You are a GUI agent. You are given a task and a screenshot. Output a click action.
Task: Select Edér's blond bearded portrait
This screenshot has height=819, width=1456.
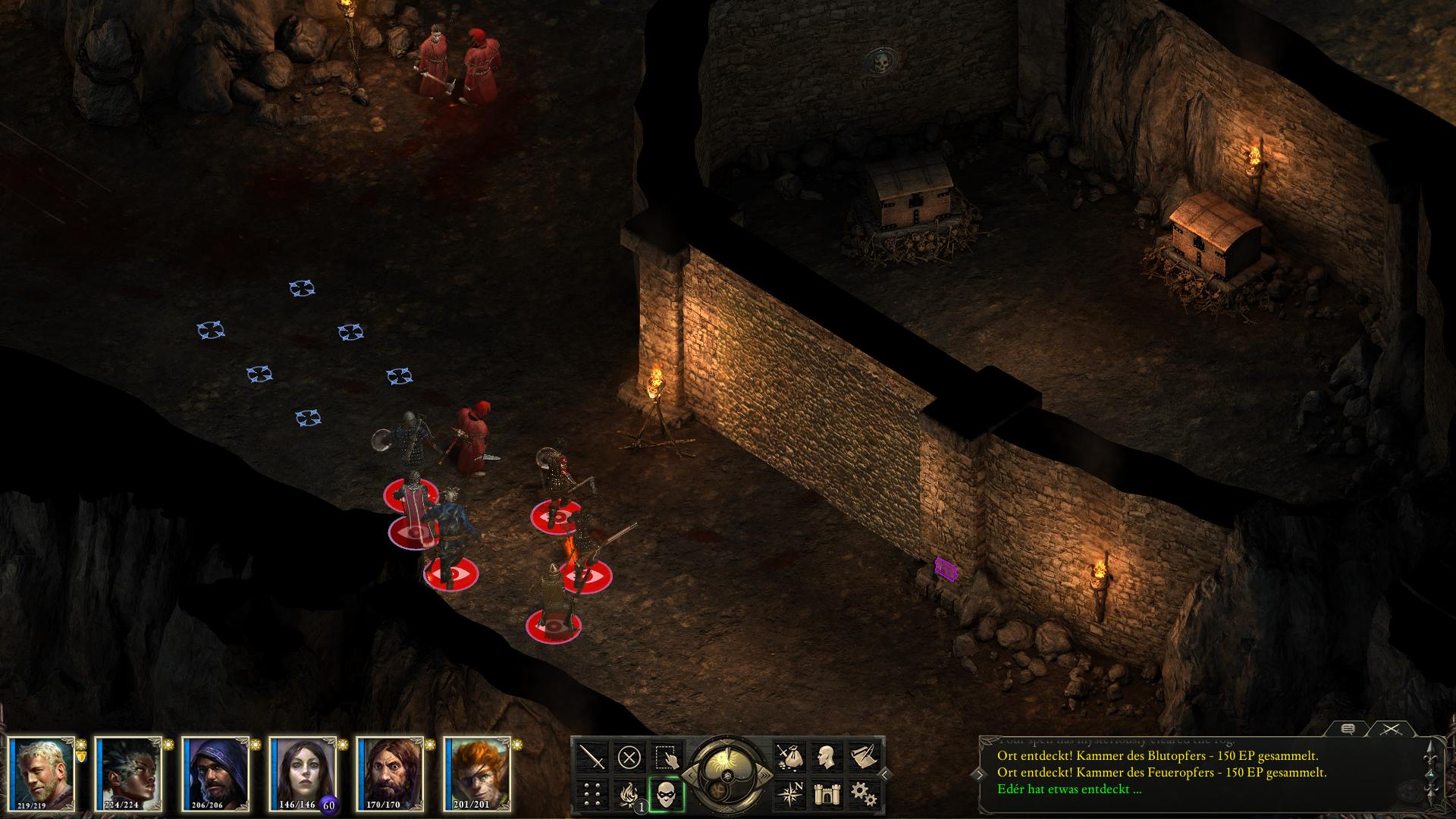coord(44,773)
